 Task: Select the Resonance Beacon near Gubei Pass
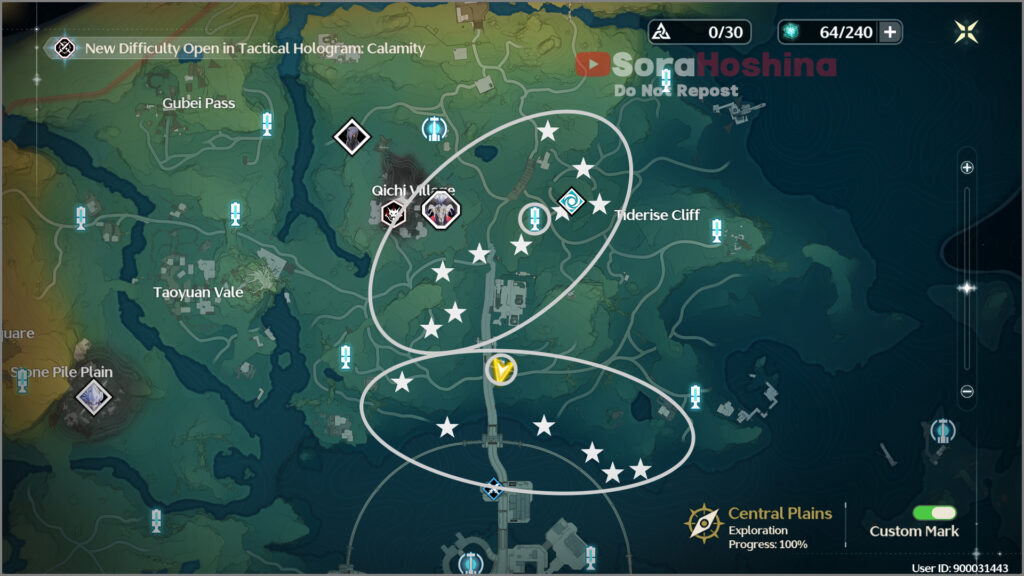[x=267, y=124]
